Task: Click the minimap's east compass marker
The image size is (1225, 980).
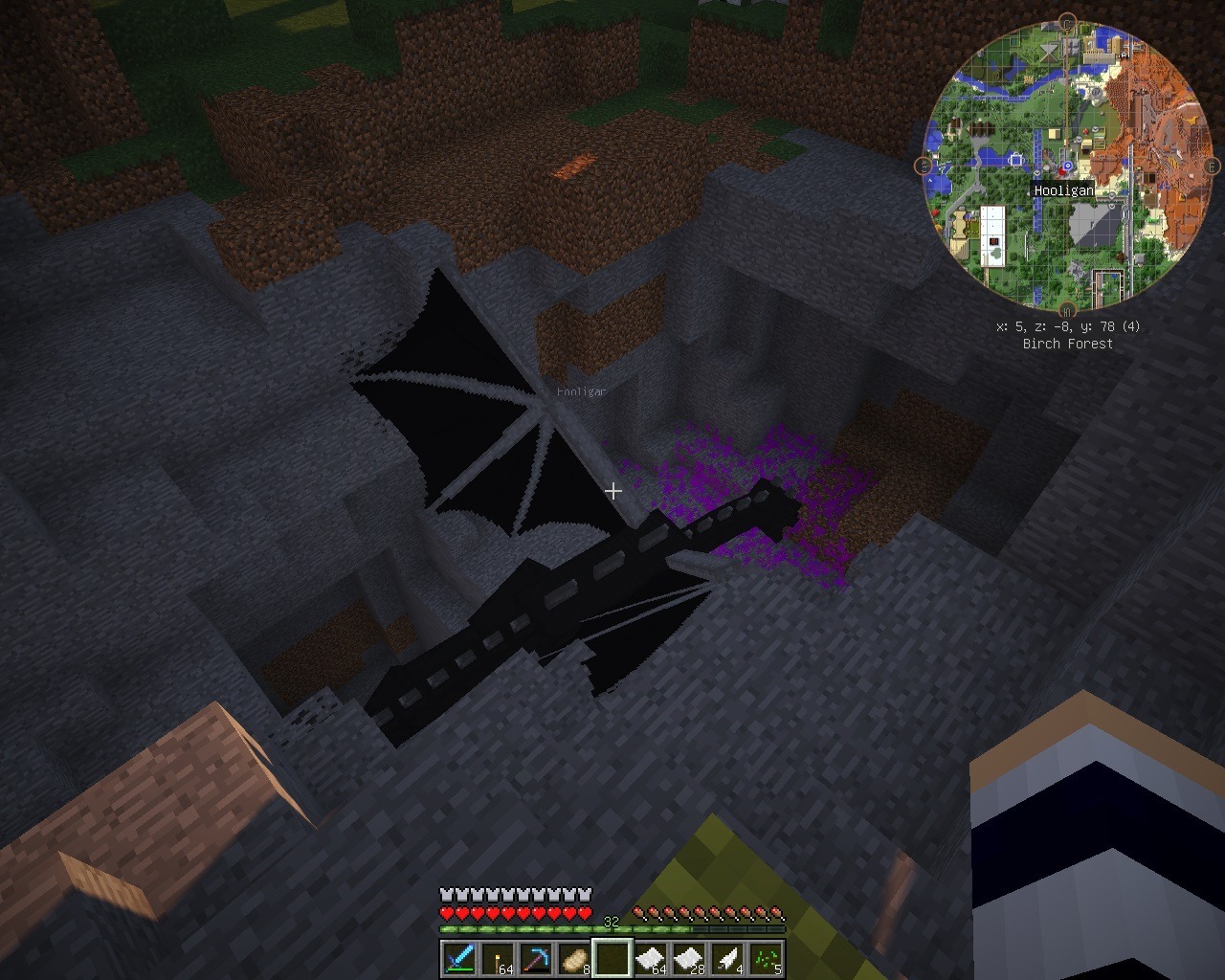Action: (x=1211, y=167)
